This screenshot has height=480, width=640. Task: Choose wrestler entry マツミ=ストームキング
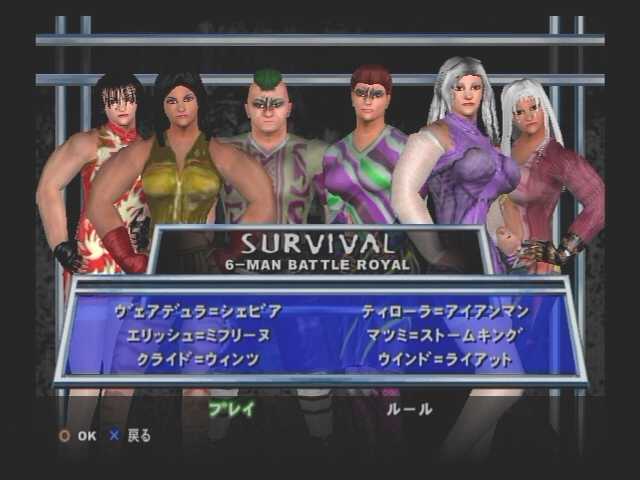[445, 334]
